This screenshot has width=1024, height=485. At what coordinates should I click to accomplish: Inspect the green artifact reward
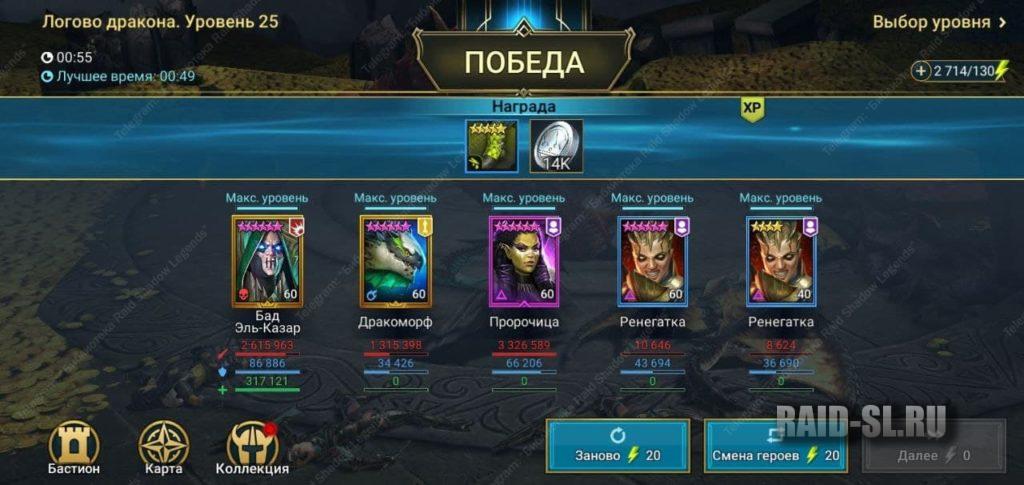click(492, 146)
